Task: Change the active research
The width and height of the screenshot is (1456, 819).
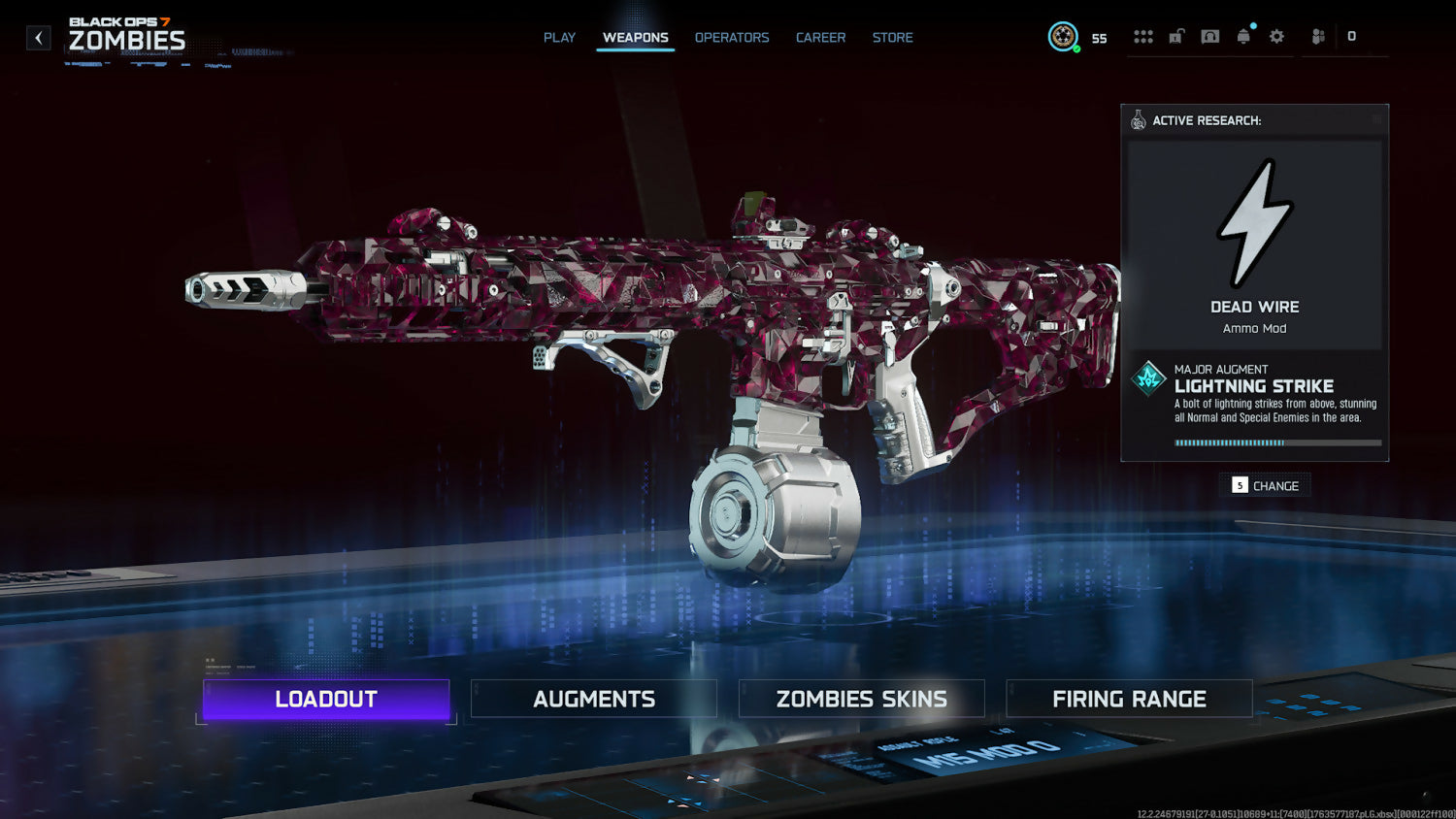Action: 1265,485
